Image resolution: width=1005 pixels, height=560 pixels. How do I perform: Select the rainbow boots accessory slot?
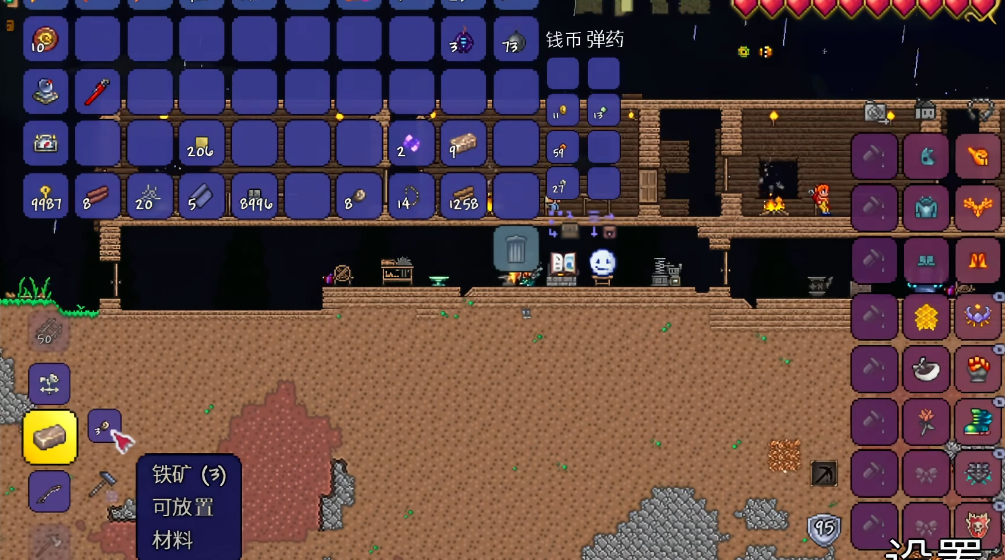click(977, 421)
